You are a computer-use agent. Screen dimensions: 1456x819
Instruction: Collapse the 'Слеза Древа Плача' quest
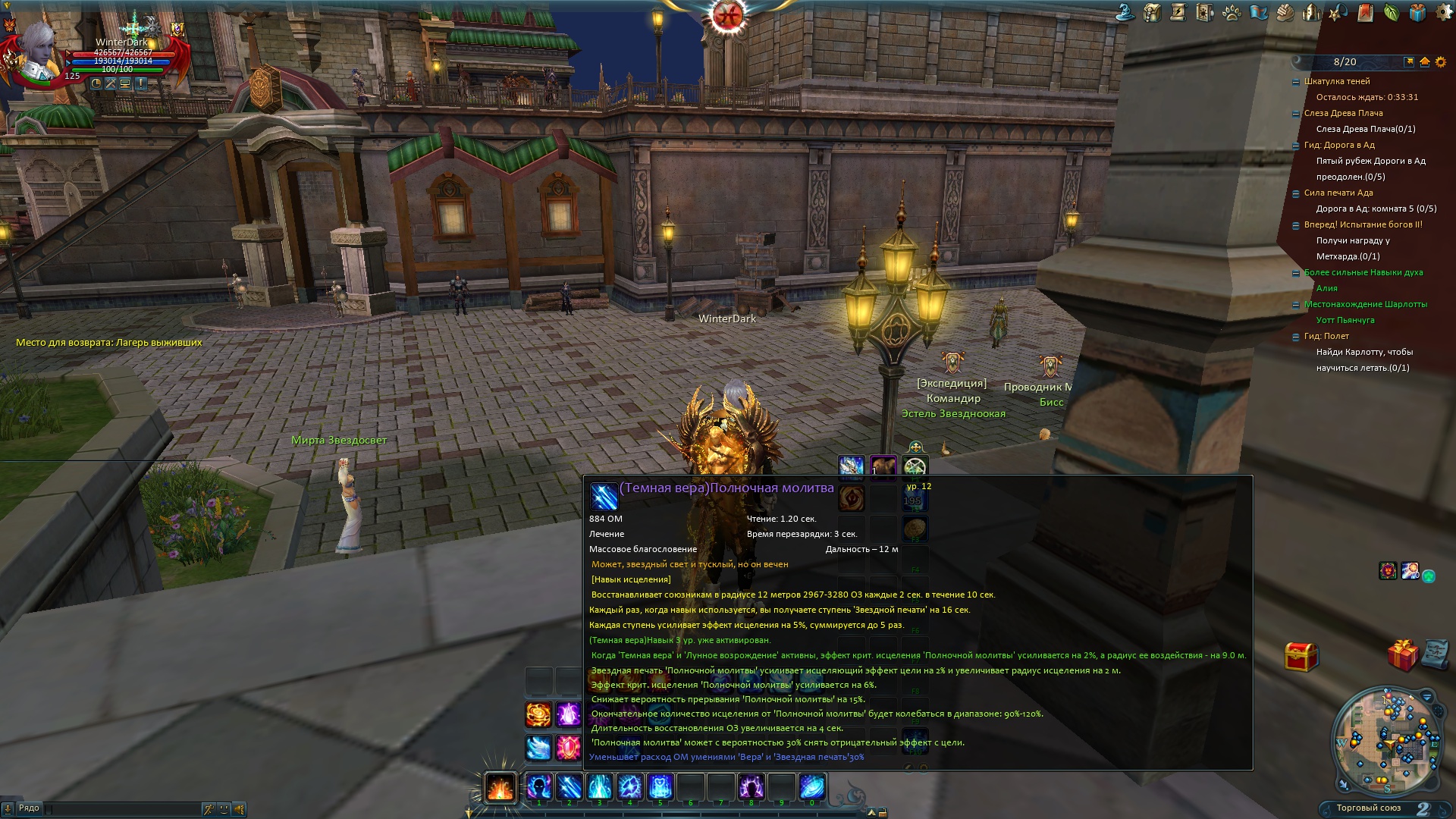1295,114
